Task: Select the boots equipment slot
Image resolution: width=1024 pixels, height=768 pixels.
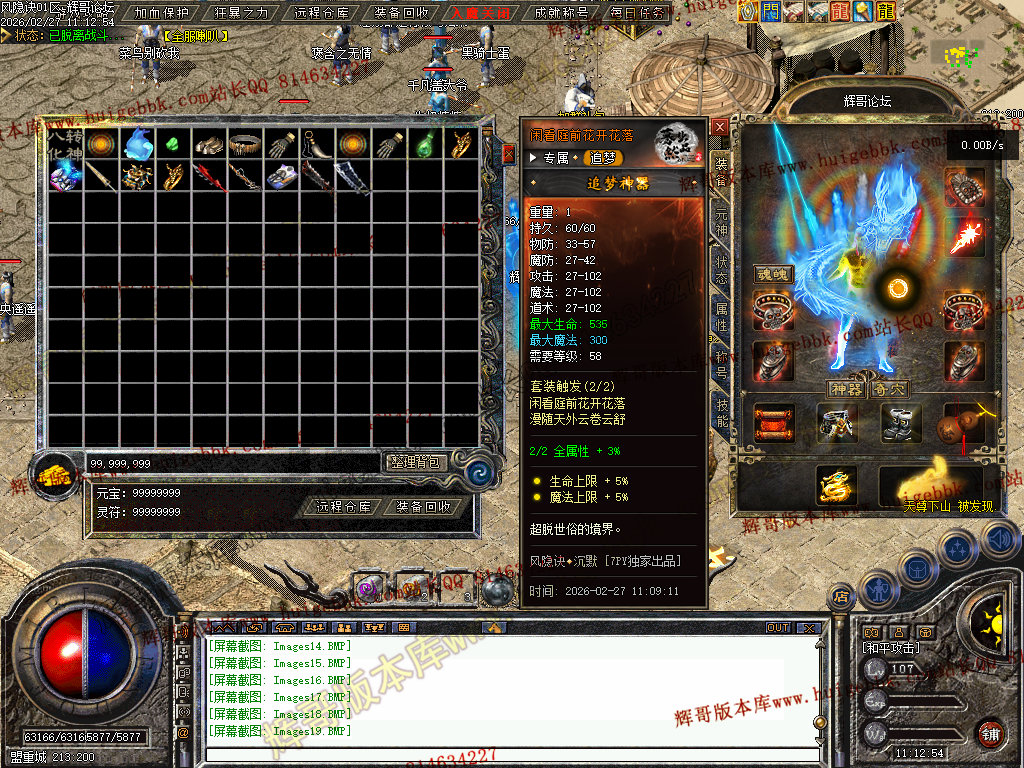Action: point(900,422)
